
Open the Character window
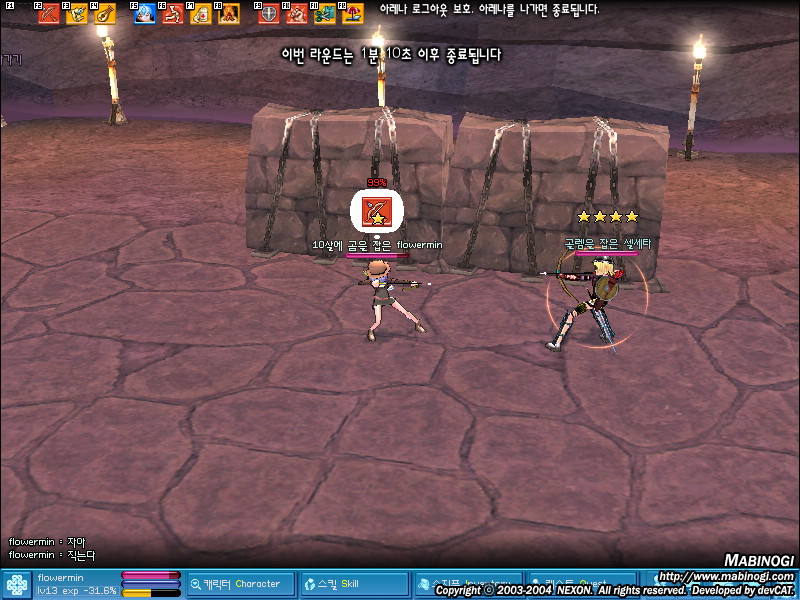[x=241, y=584]
